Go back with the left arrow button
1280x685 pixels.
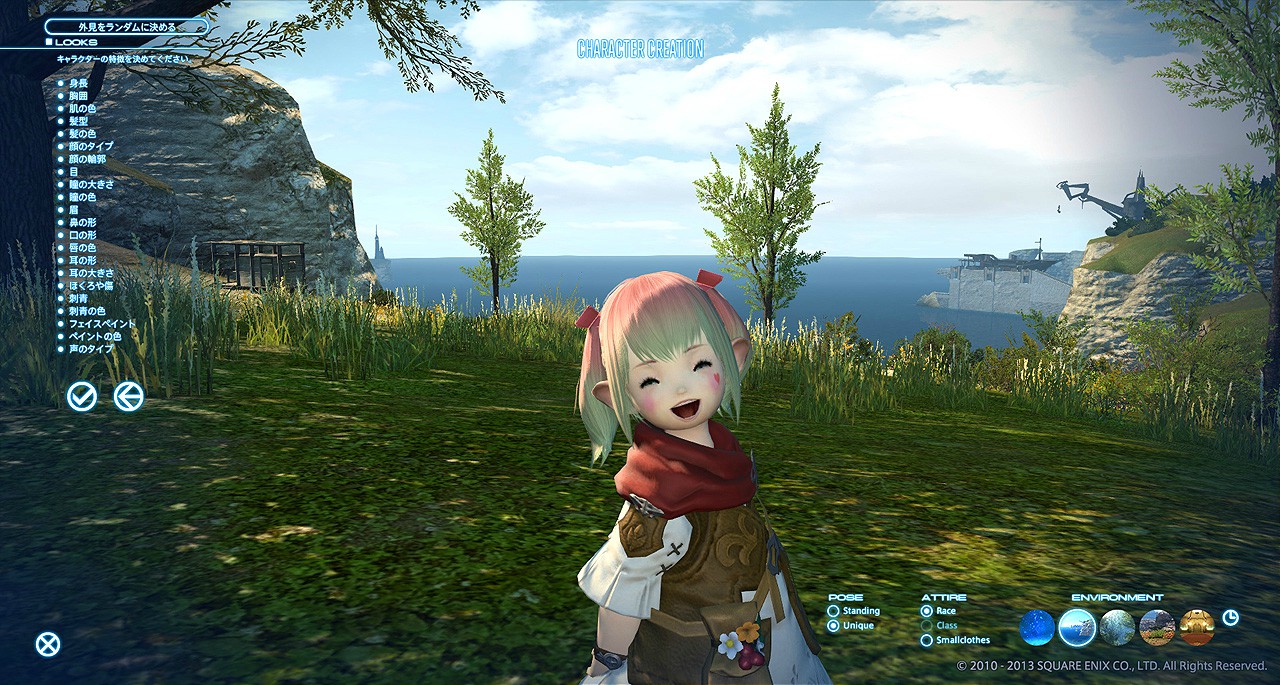click(x=128, y=397)
